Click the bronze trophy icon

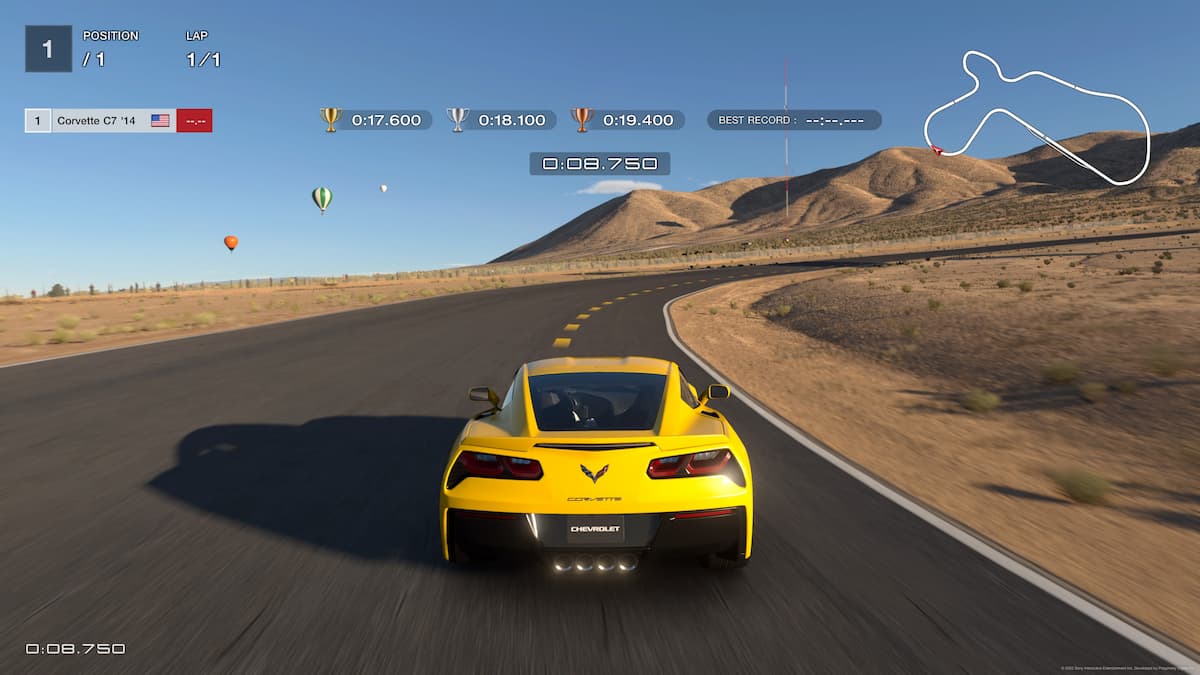pyautogui.click(x=582, y=120)
